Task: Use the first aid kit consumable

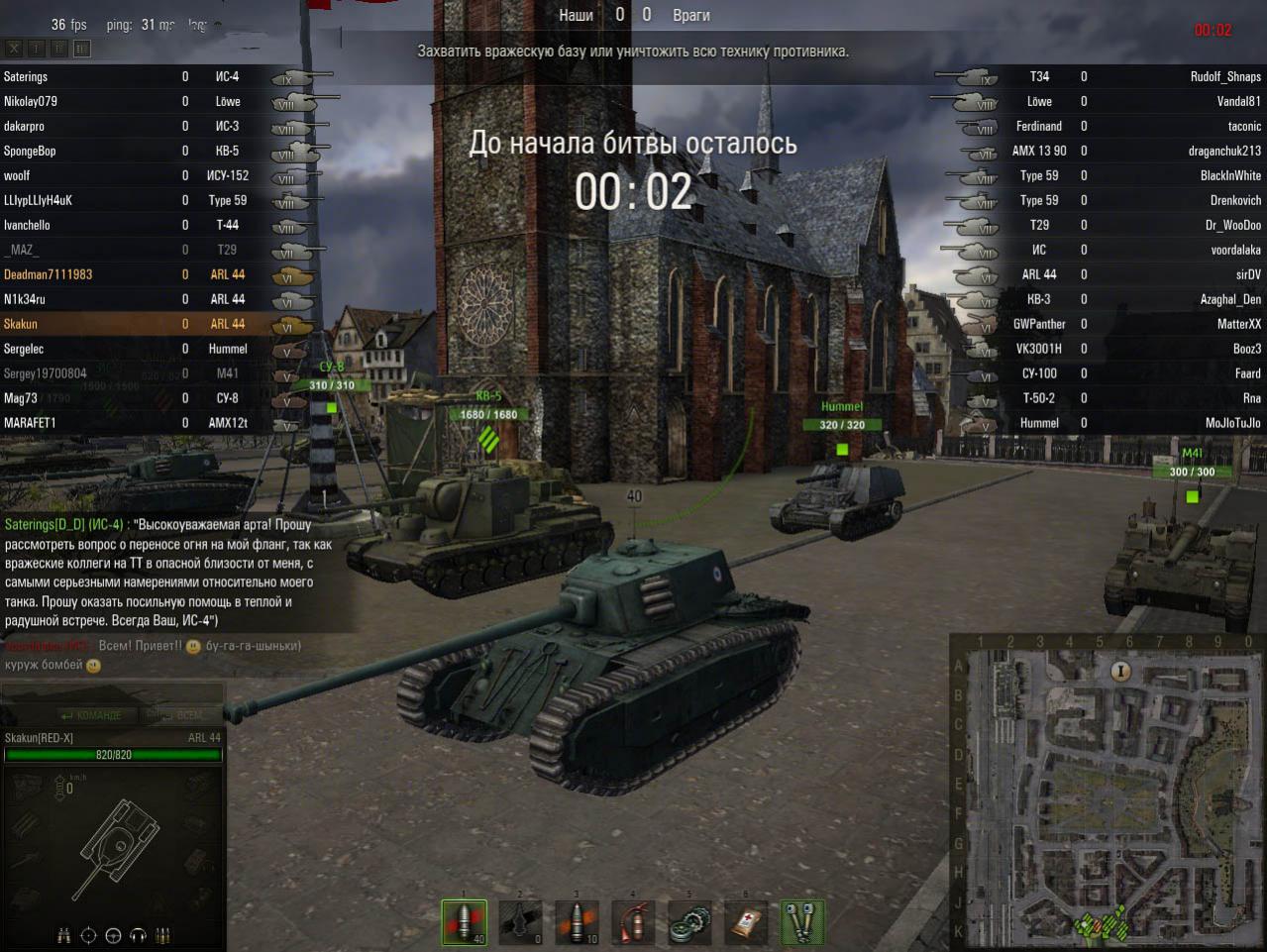Action: click(746, 922)
